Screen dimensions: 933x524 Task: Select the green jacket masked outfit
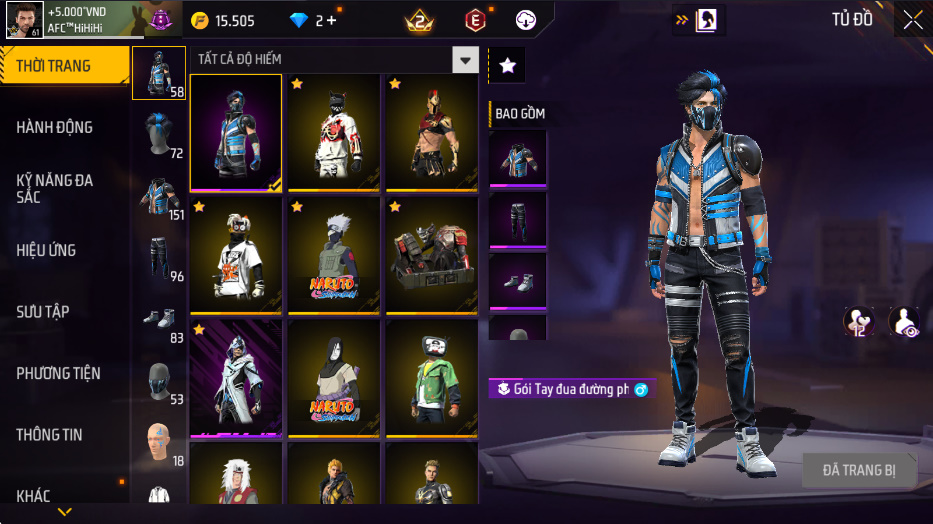(432, 377)
